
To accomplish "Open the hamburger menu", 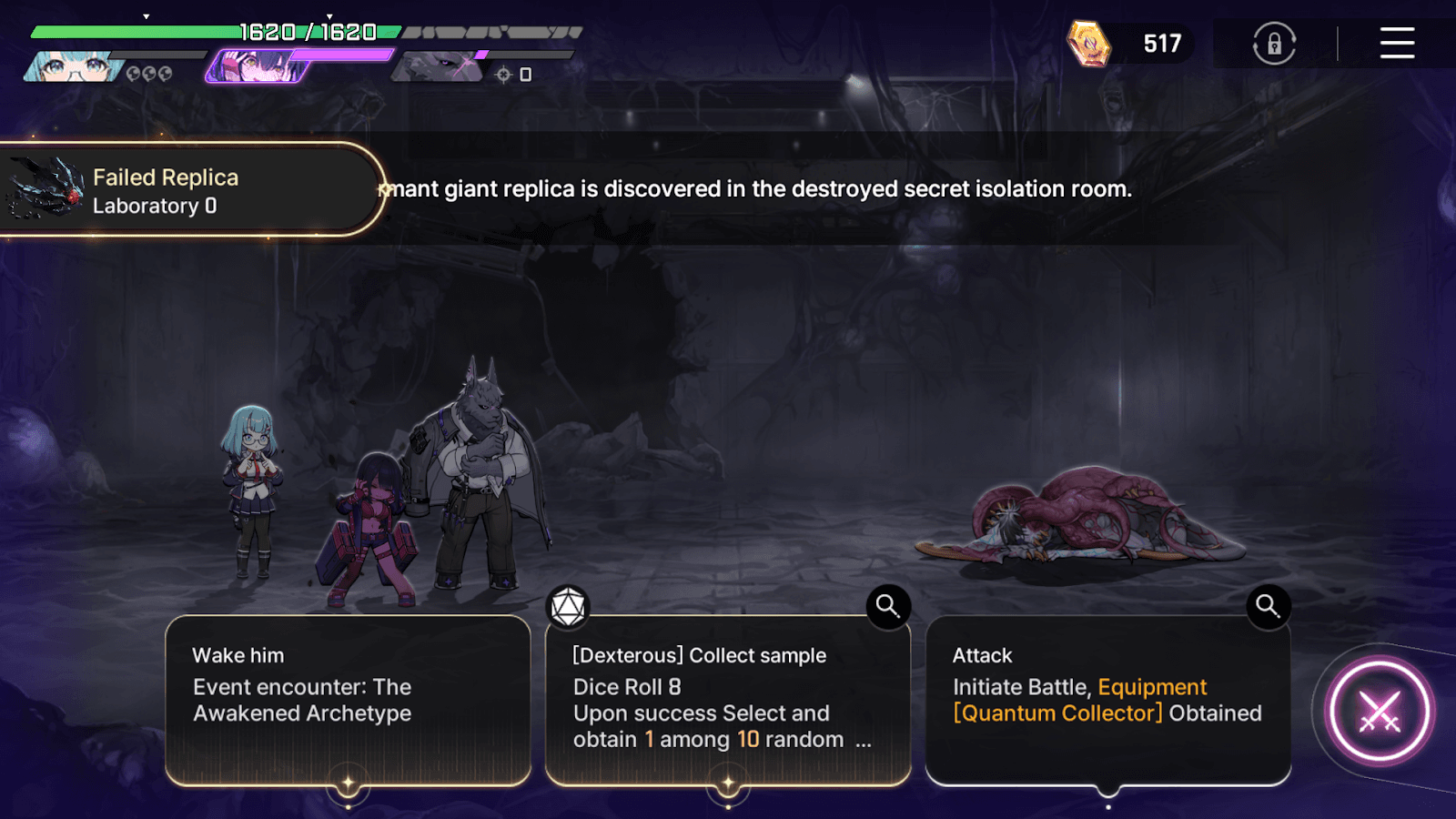I will point(1396,43).
